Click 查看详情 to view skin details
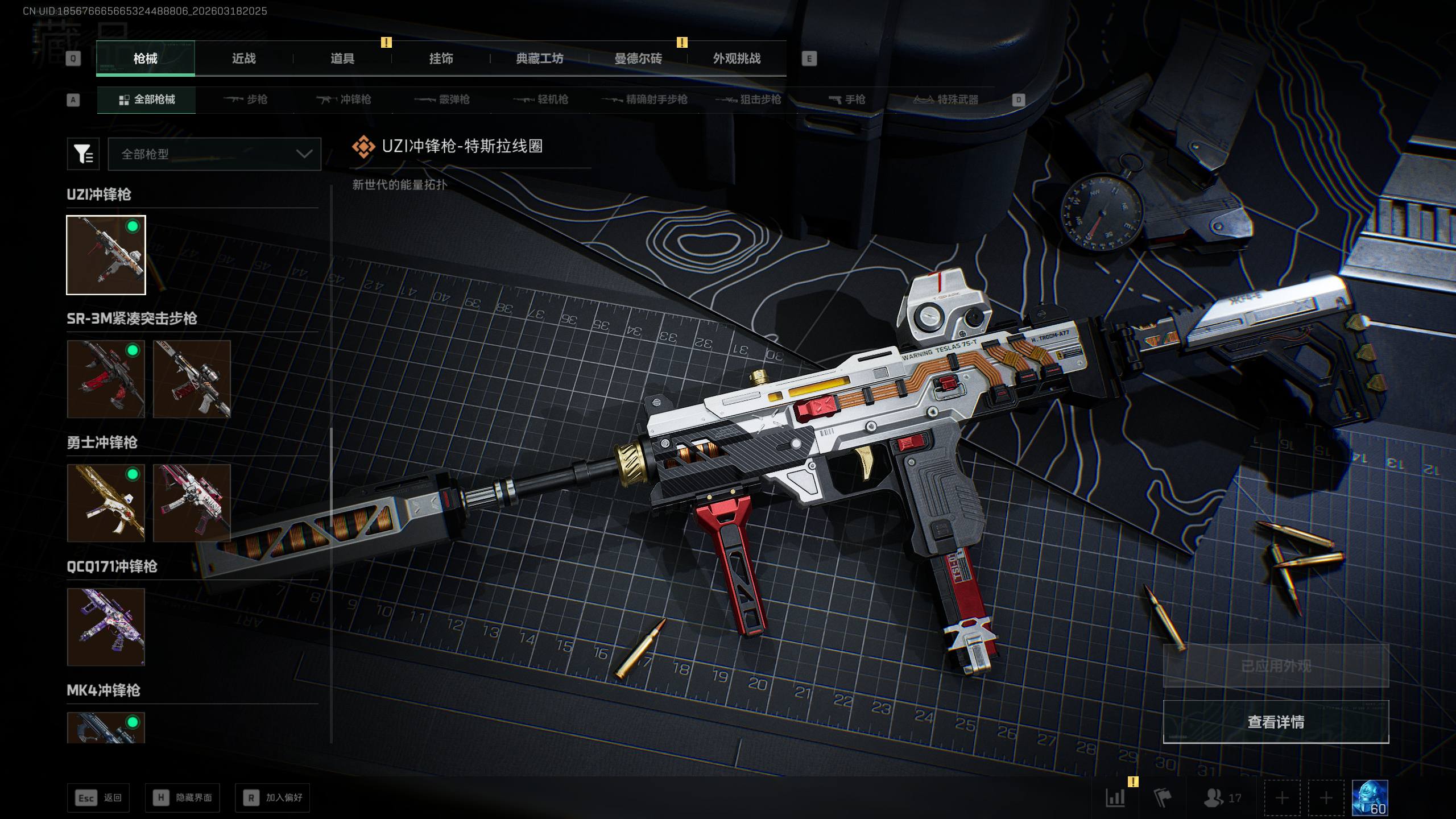 pyautogui.click(x=1276, y=722)
